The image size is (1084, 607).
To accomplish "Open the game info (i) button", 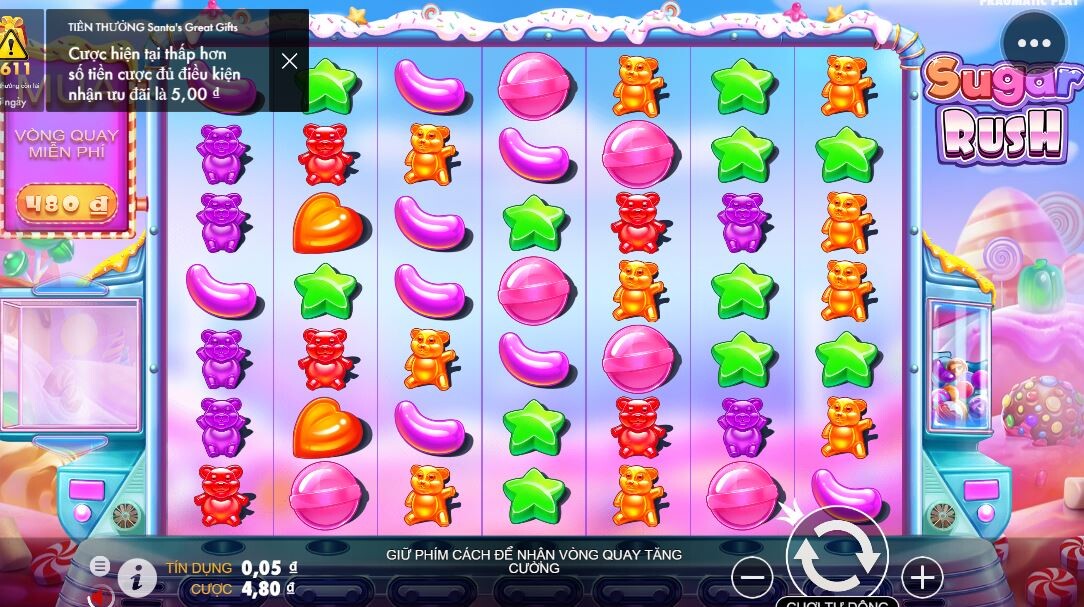I will pyautogui.click(x=137, y=578).
